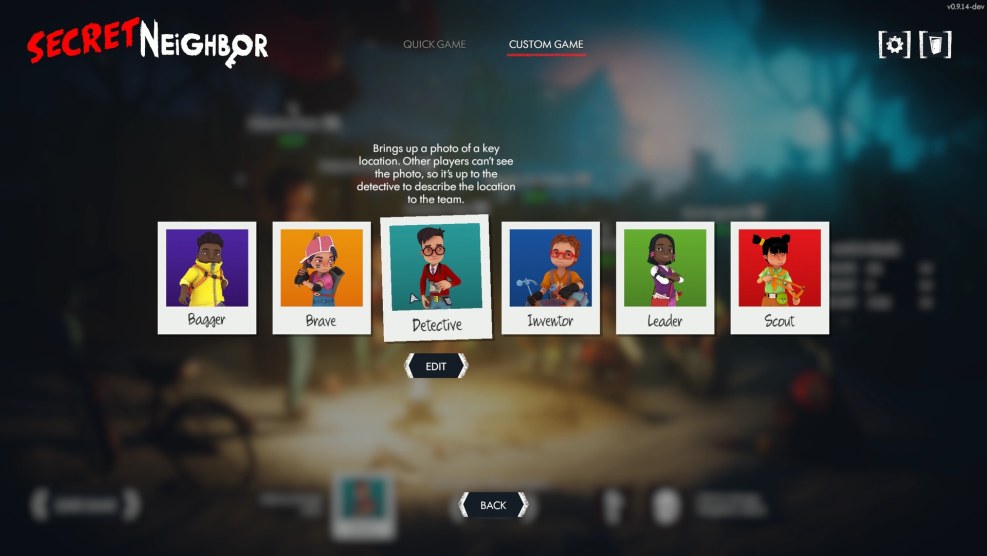Go back with the Back button
The width and height of the screenshot is (987, 556).
492,505
